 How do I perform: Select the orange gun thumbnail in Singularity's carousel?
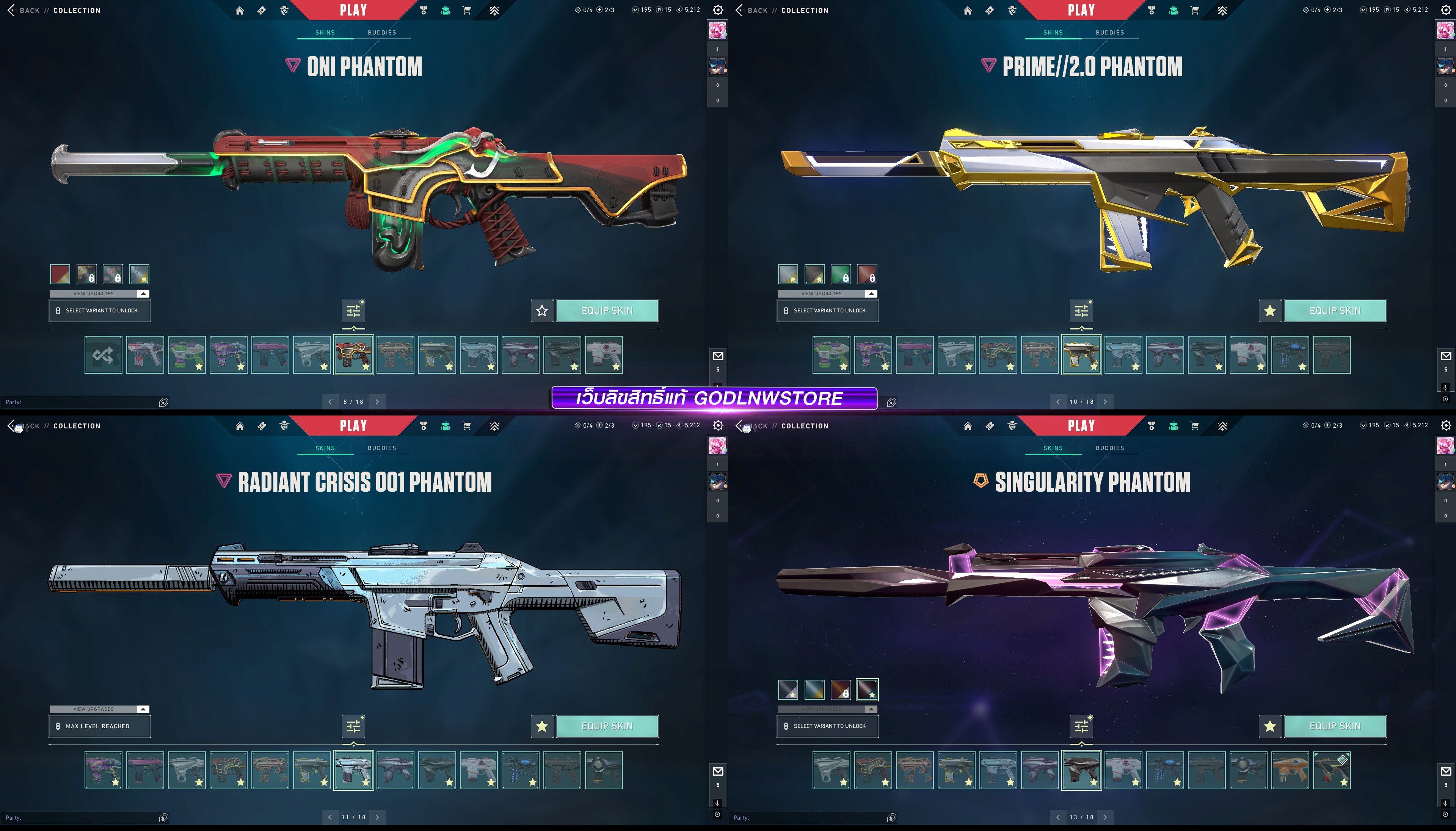coord(1290,770)
